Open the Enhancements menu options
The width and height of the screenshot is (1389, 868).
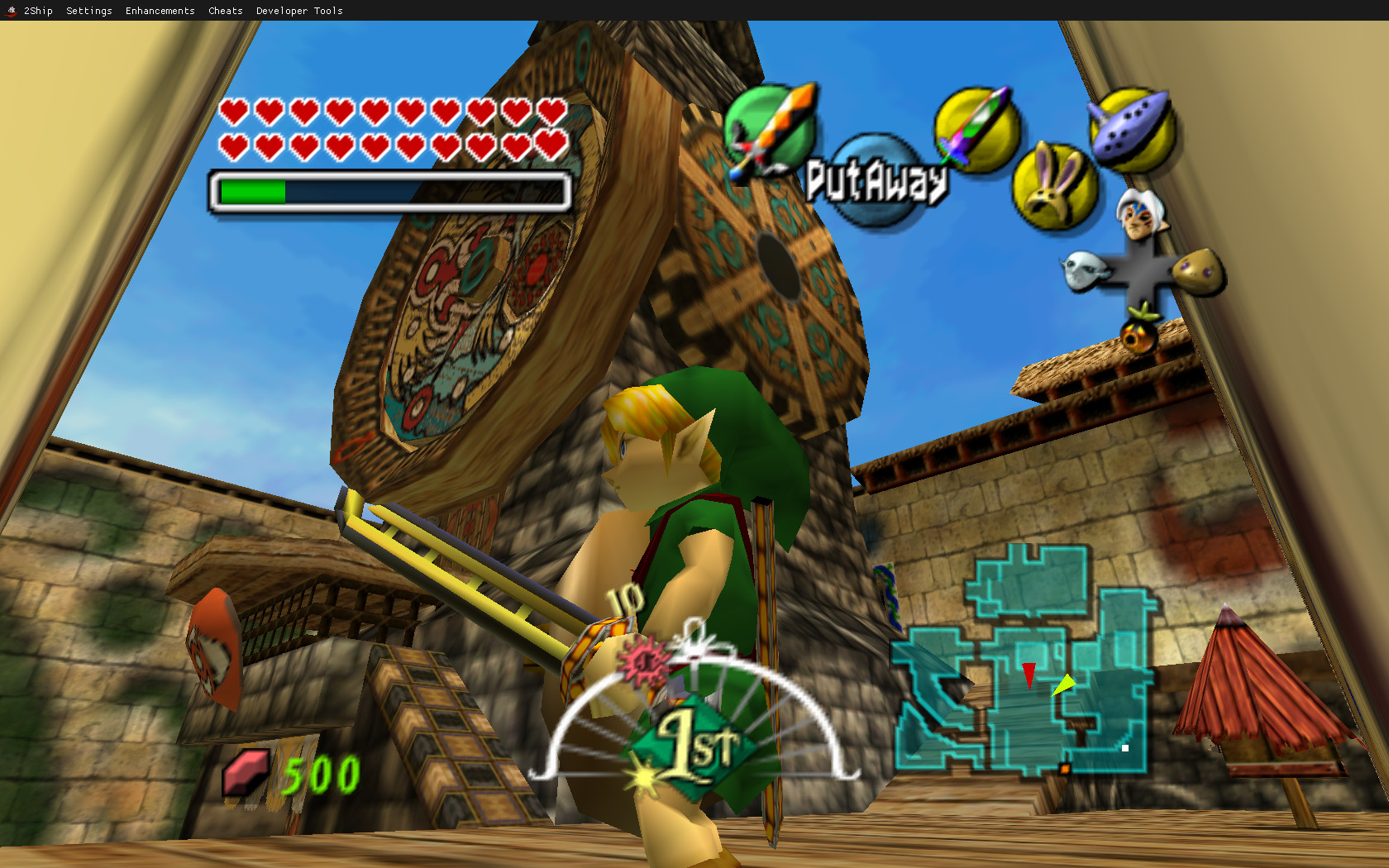coord(160,11)
